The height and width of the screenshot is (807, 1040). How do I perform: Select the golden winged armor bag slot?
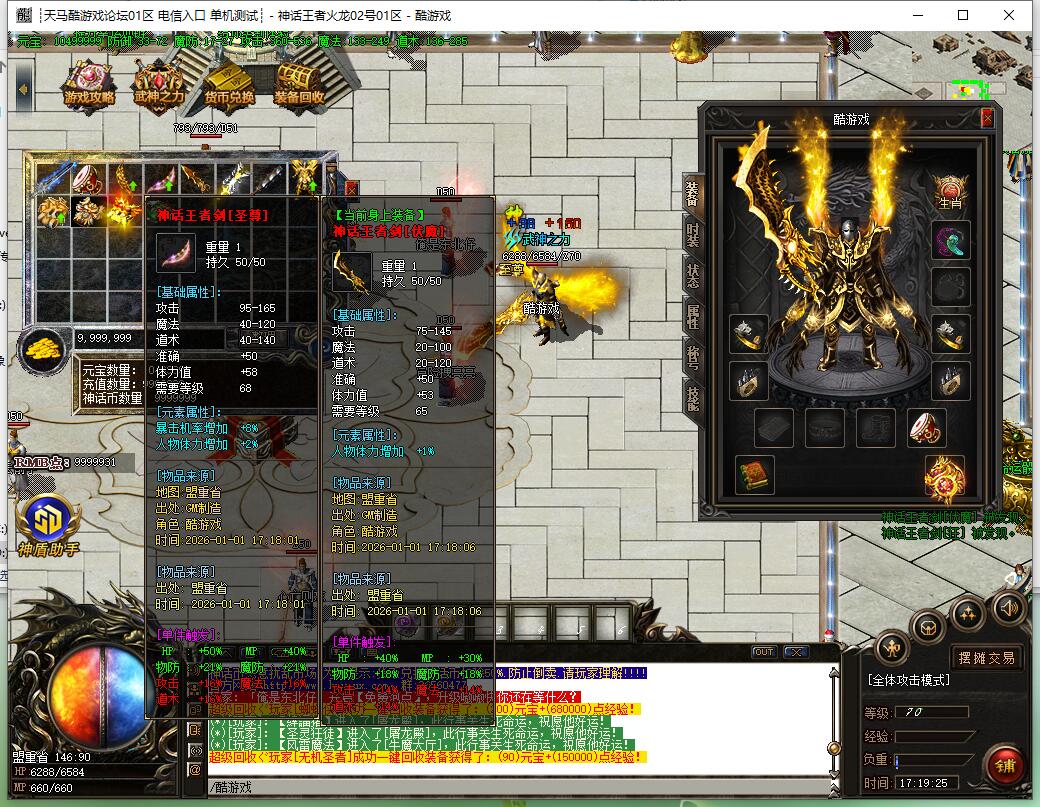305,179
